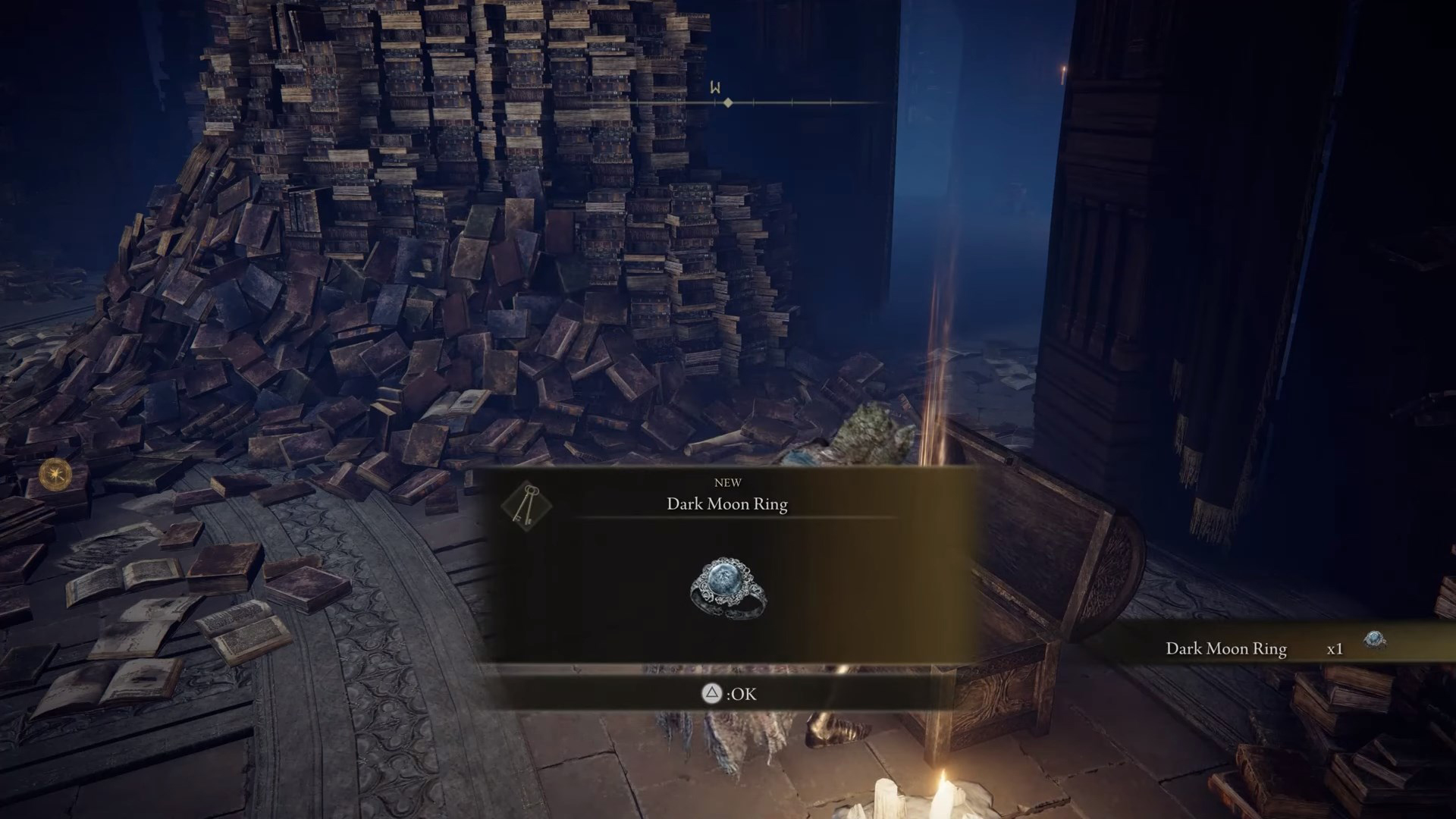Select the Dark Moon Ring item image
Image resolution: width=1456 pixels, height=819 pixels.
point(728,588)
